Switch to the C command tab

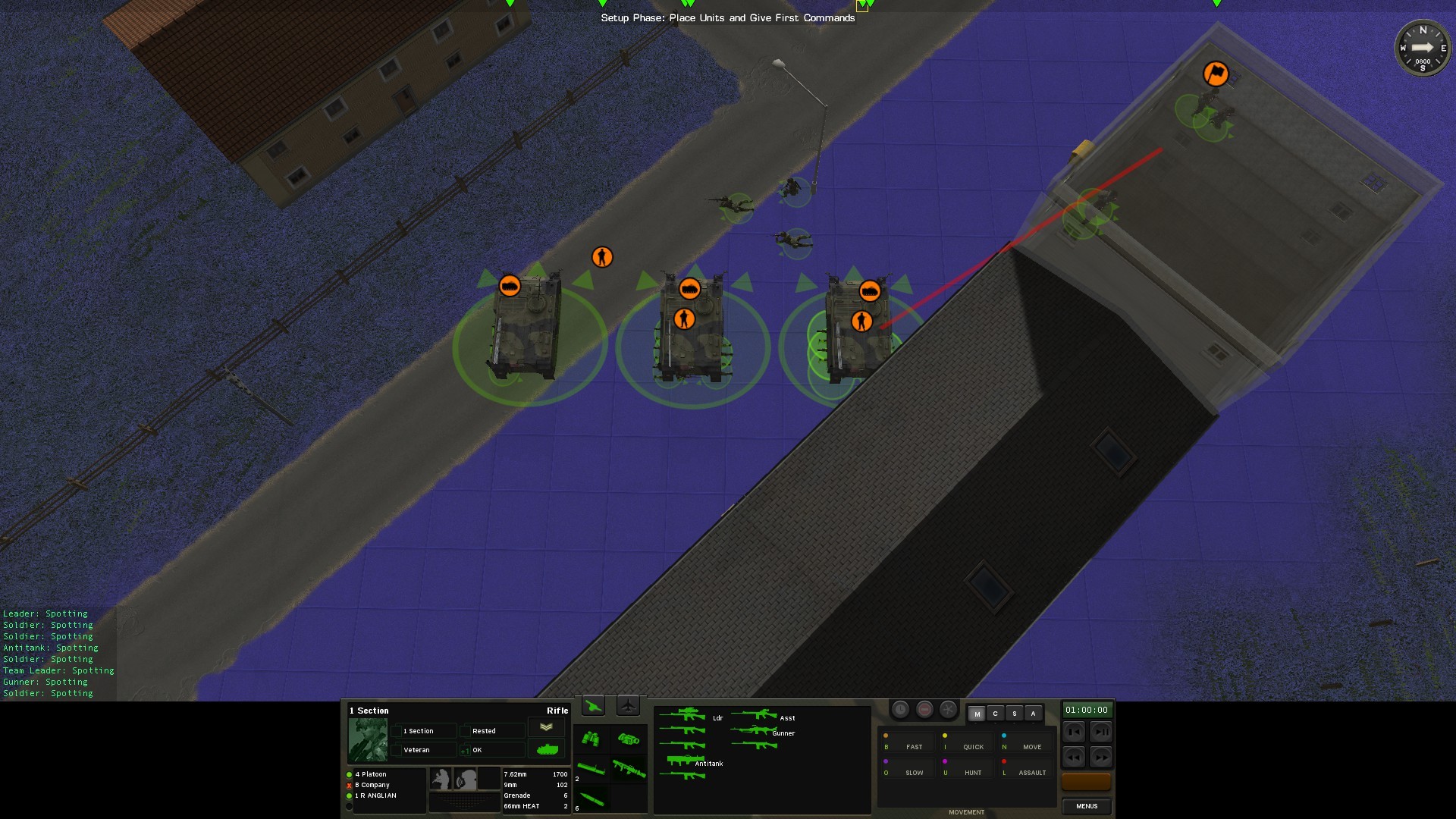[996, 714]
